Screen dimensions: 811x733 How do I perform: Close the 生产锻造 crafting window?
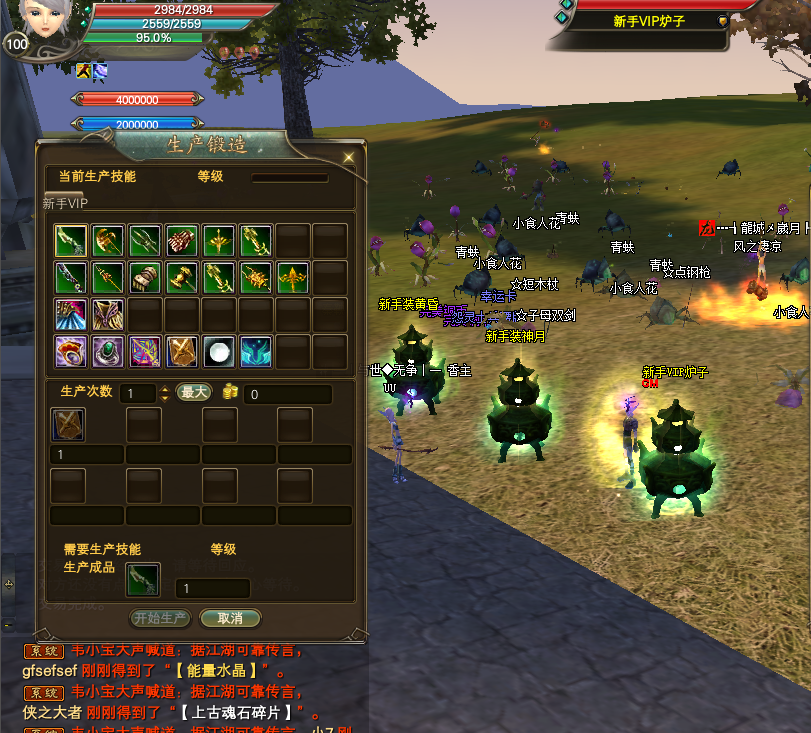(x=348, y=158)
